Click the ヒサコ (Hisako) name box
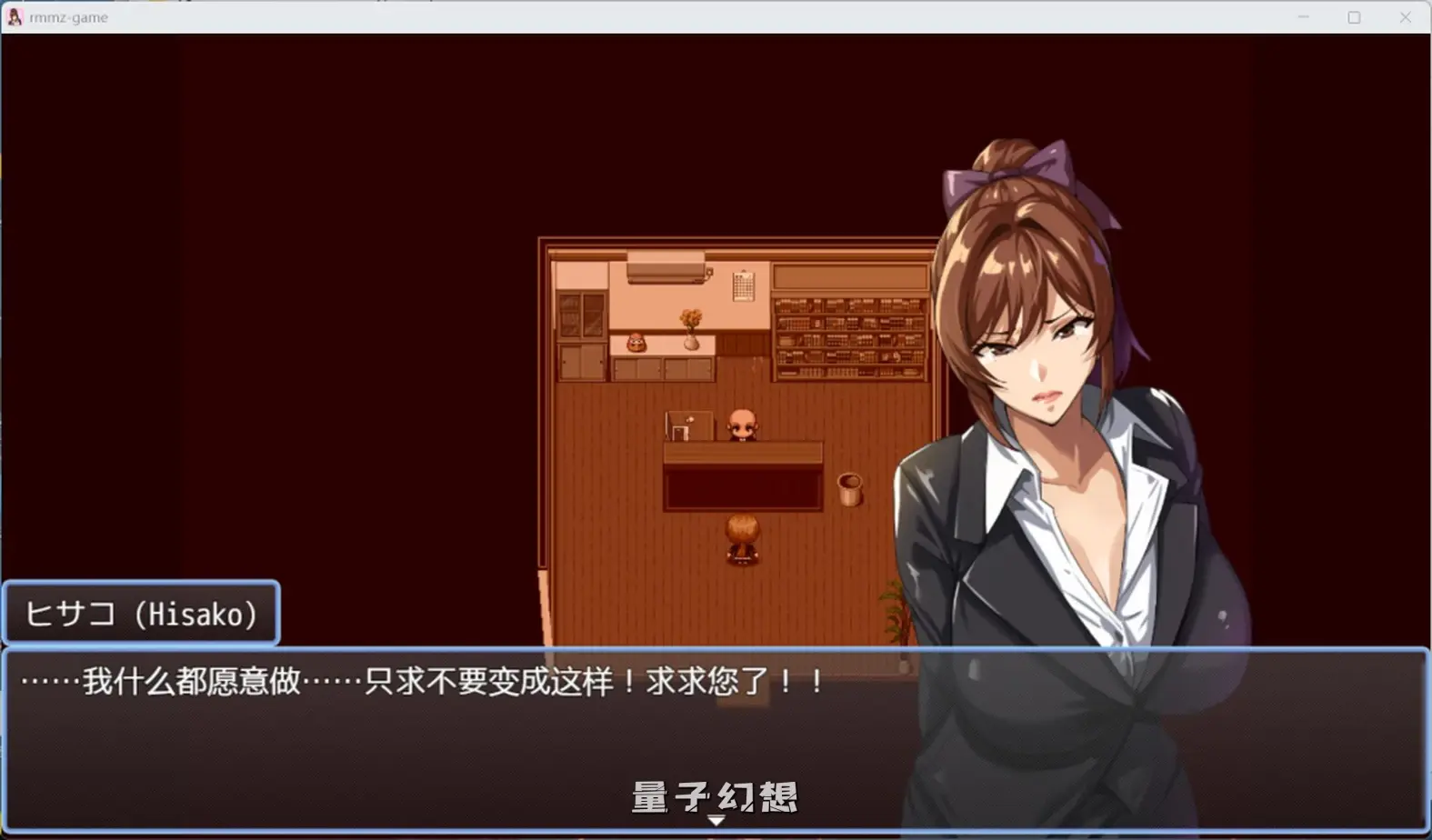Viewport: 1432px width, 840px height. 141,613
